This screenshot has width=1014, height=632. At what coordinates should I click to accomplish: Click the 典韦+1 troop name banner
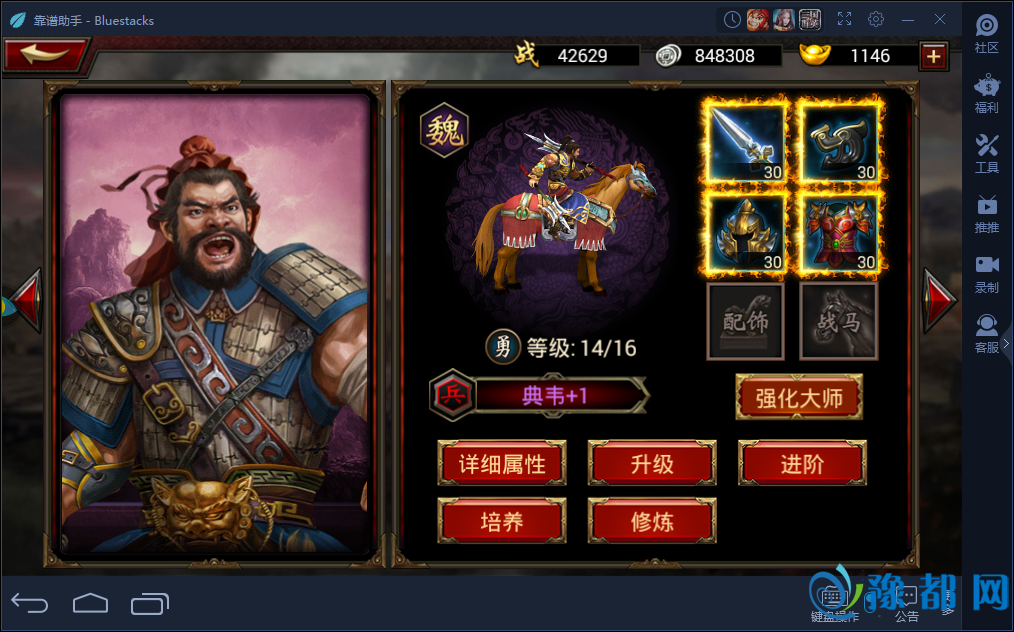click(x=556, y=396)
